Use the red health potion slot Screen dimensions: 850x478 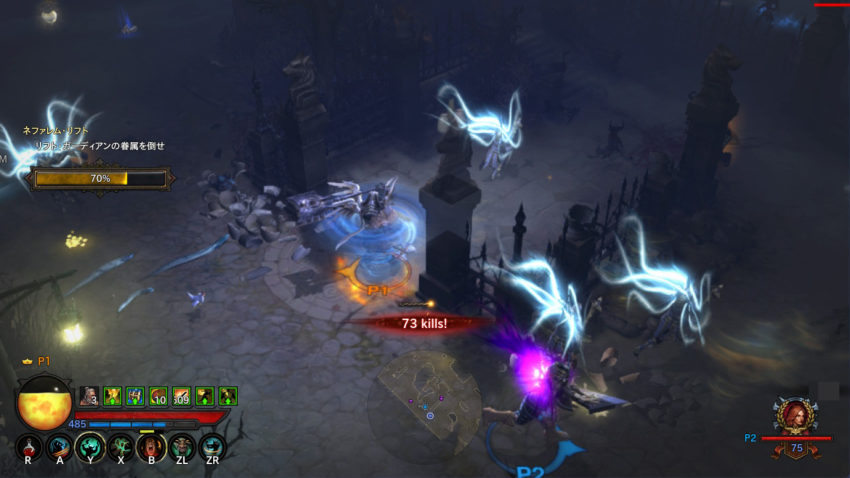pos(29,446)
